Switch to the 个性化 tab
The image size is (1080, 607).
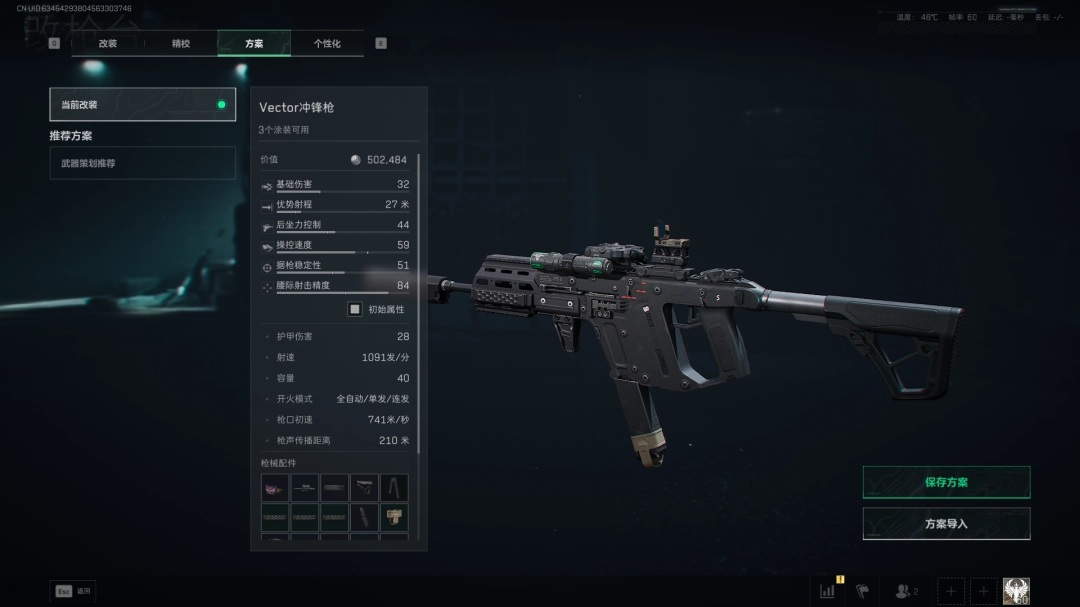(x=327, y=44)
